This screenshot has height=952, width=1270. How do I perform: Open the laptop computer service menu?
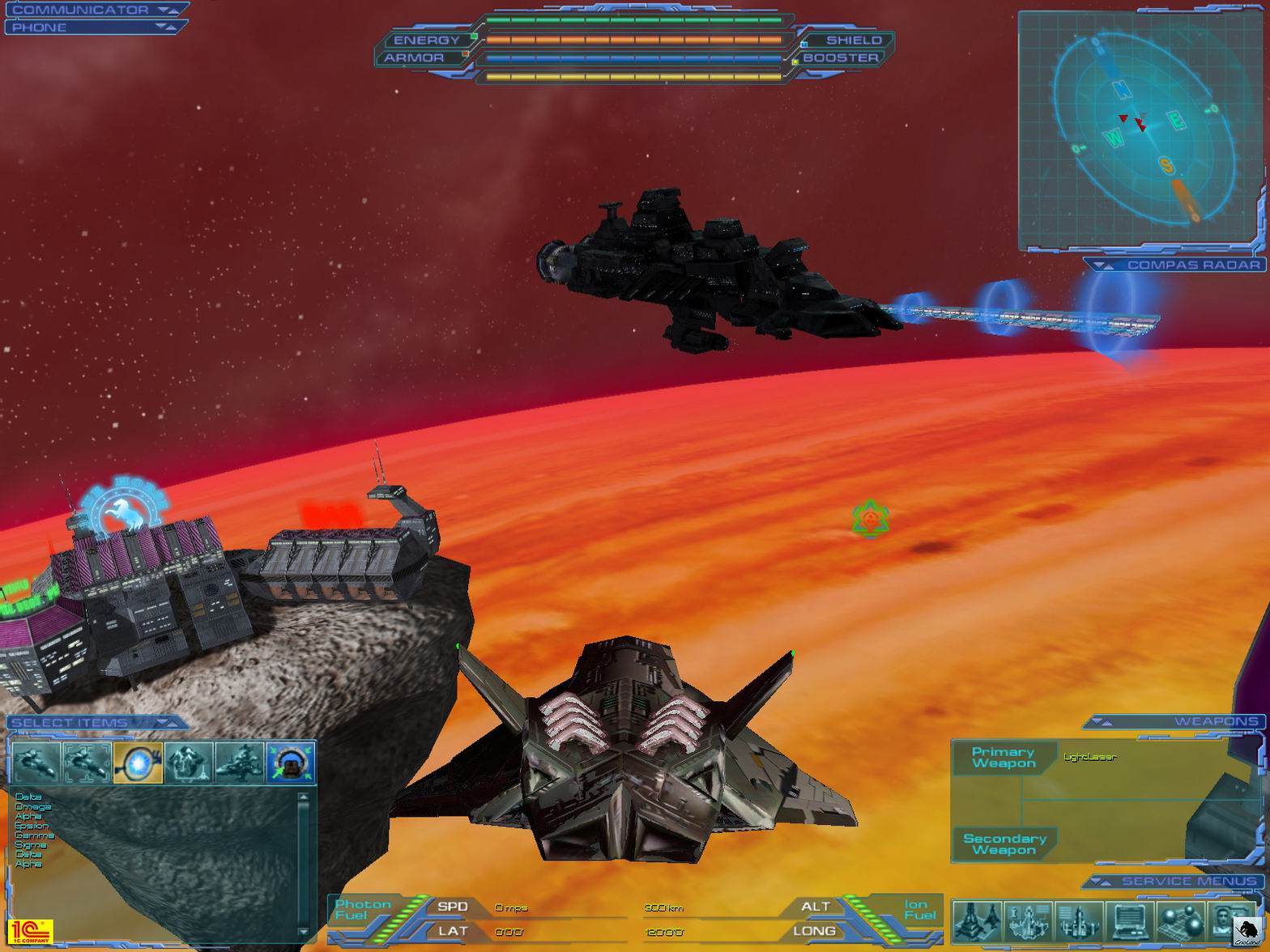[1129, 921]
